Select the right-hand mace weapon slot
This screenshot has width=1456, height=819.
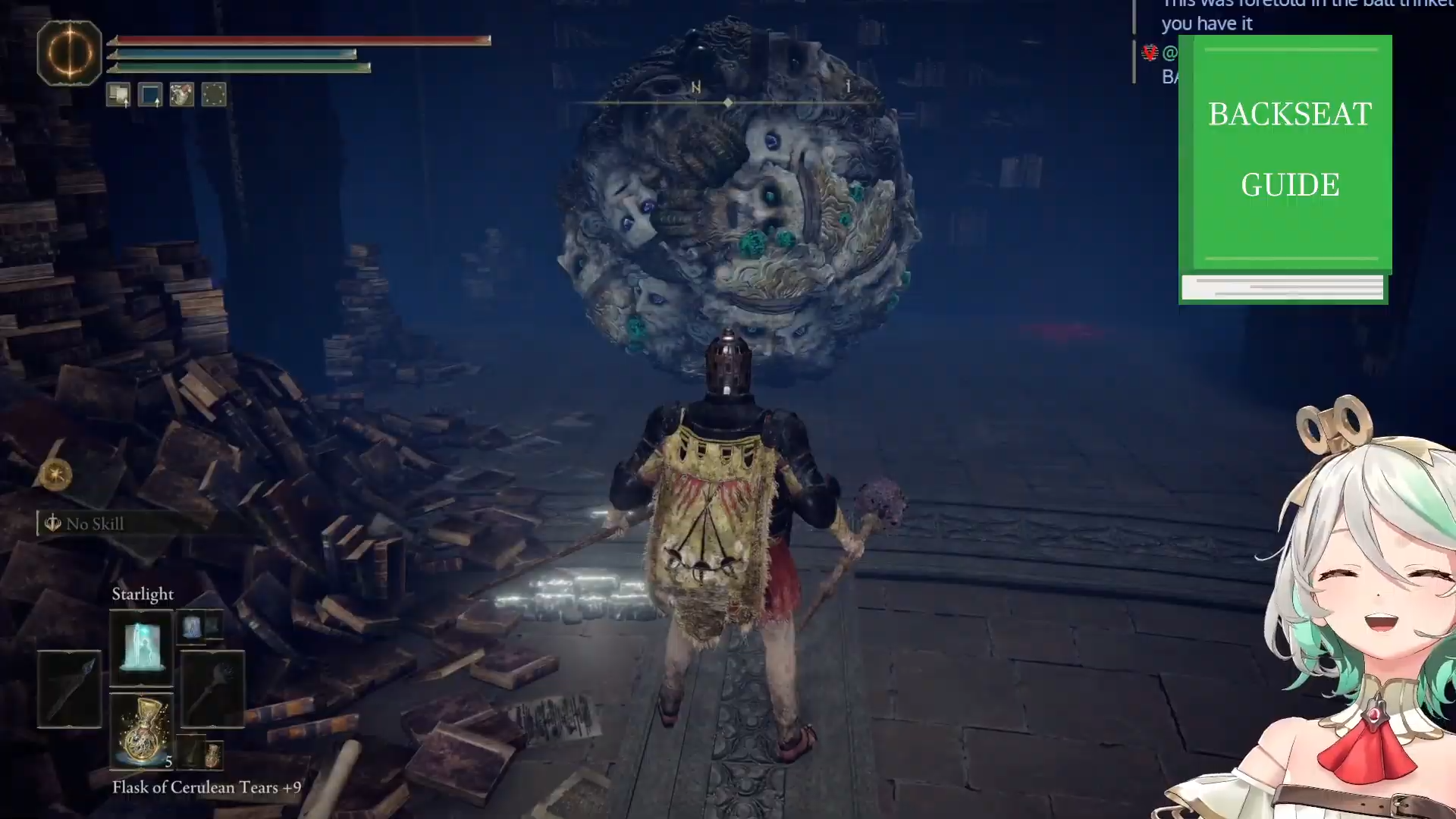(x=212, y=689)
